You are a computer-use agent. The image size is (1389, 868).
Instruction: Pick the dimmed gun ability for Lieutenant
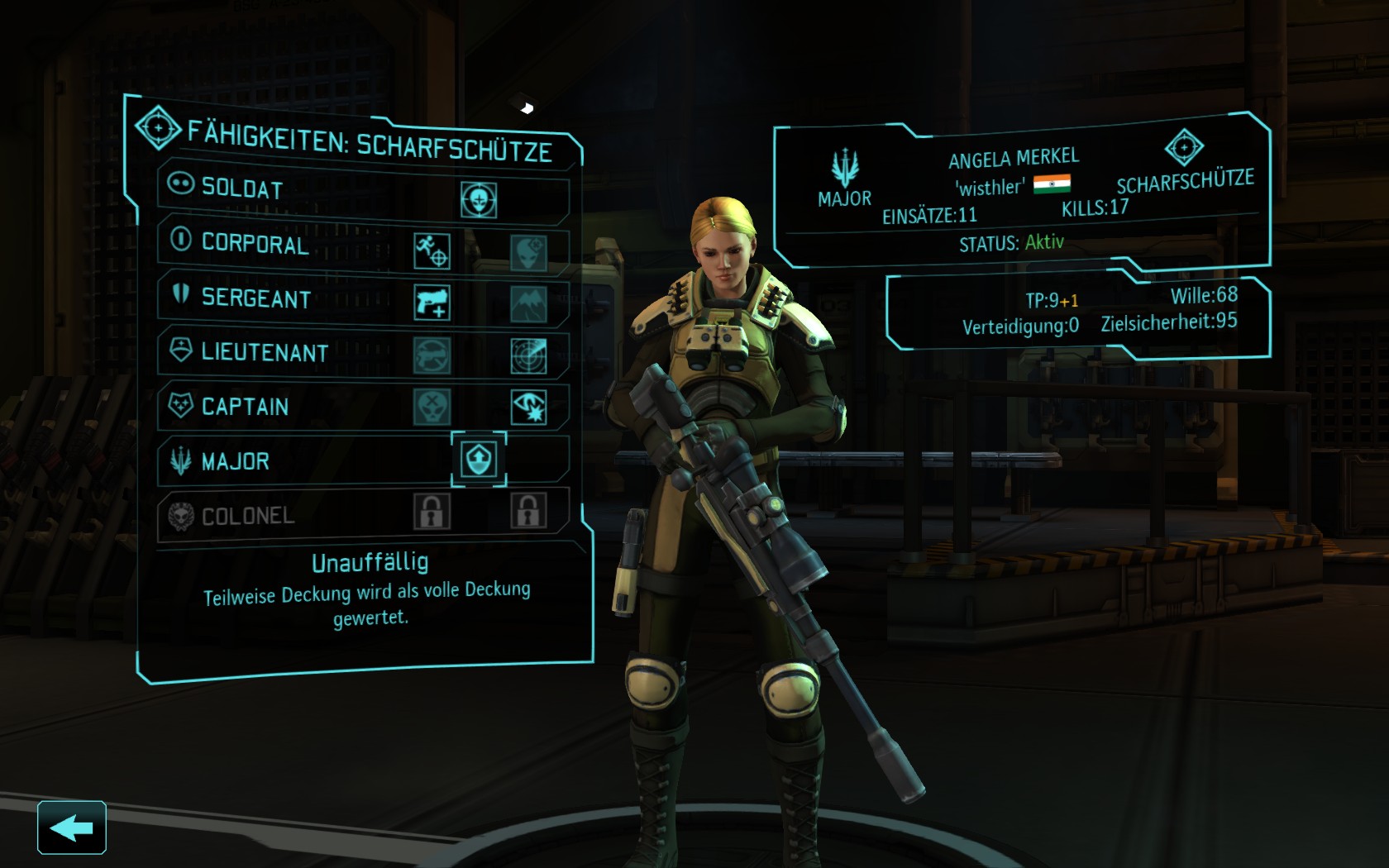[x=432, y=355]
